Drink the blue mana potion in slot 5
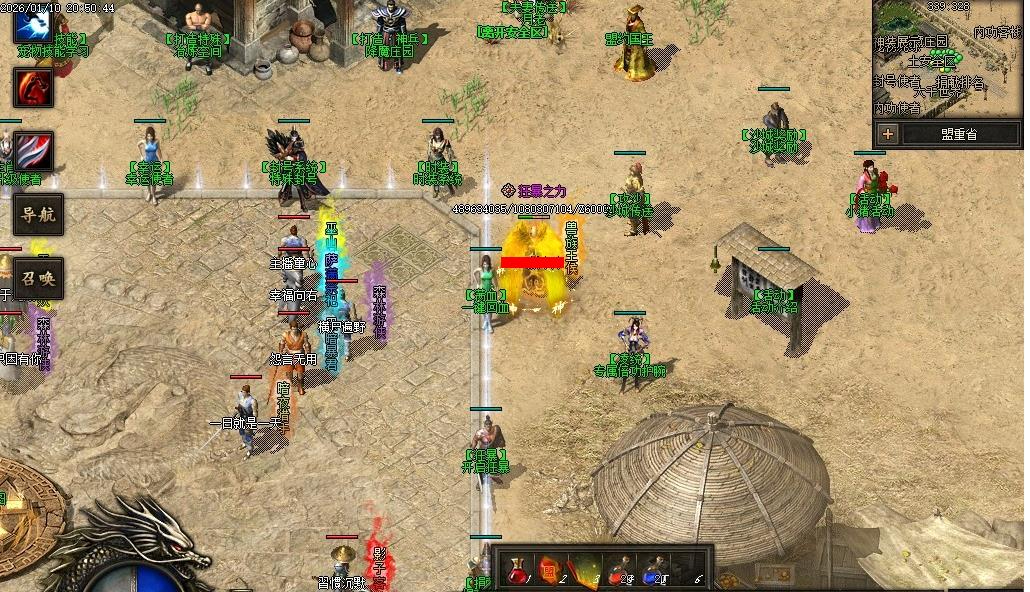Image resolution: width=1030 pixels, height=592 pixels. pos(653,570)
